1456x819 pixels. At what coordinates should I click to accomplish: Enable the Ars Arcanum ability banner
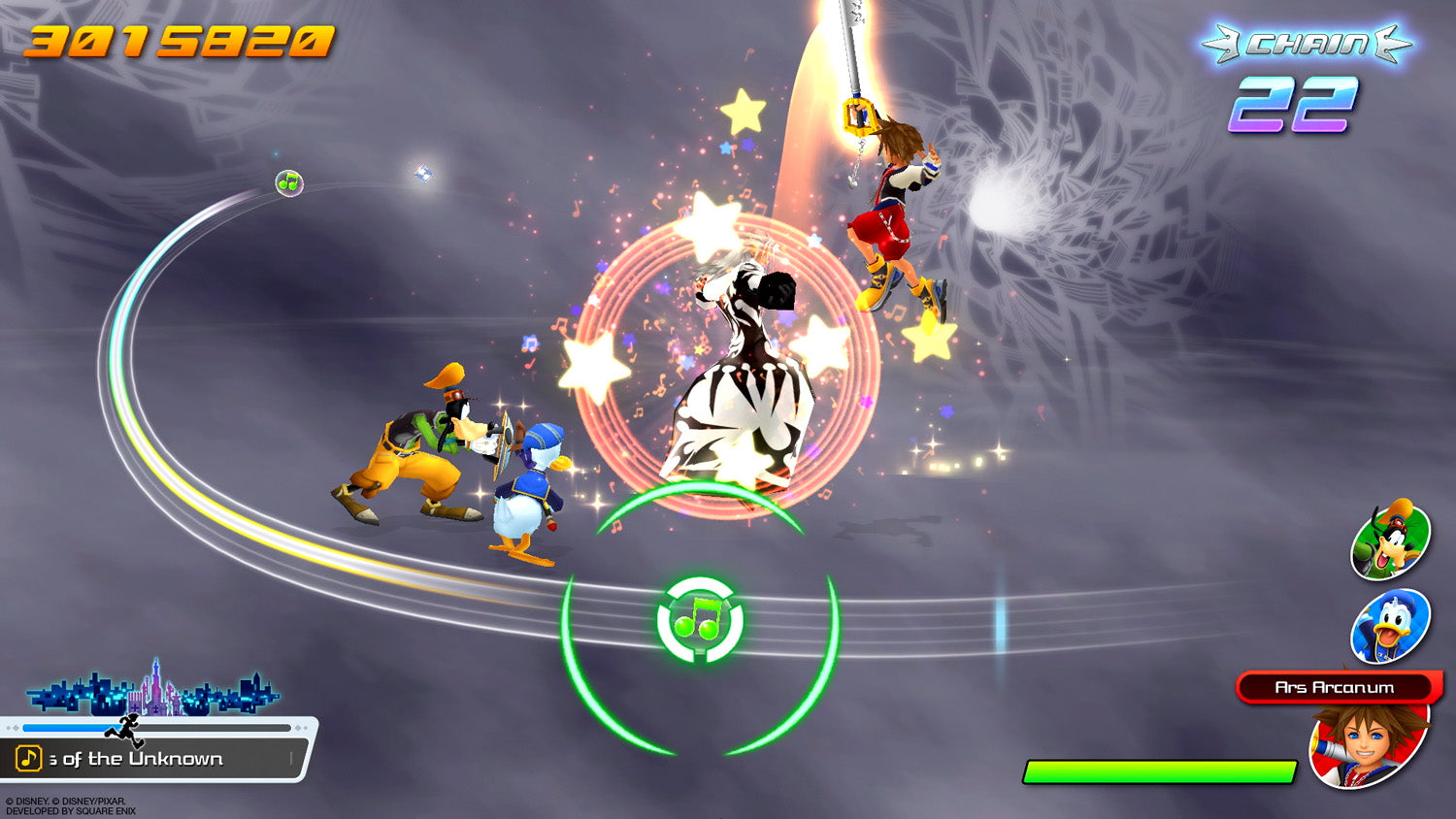1333,688
